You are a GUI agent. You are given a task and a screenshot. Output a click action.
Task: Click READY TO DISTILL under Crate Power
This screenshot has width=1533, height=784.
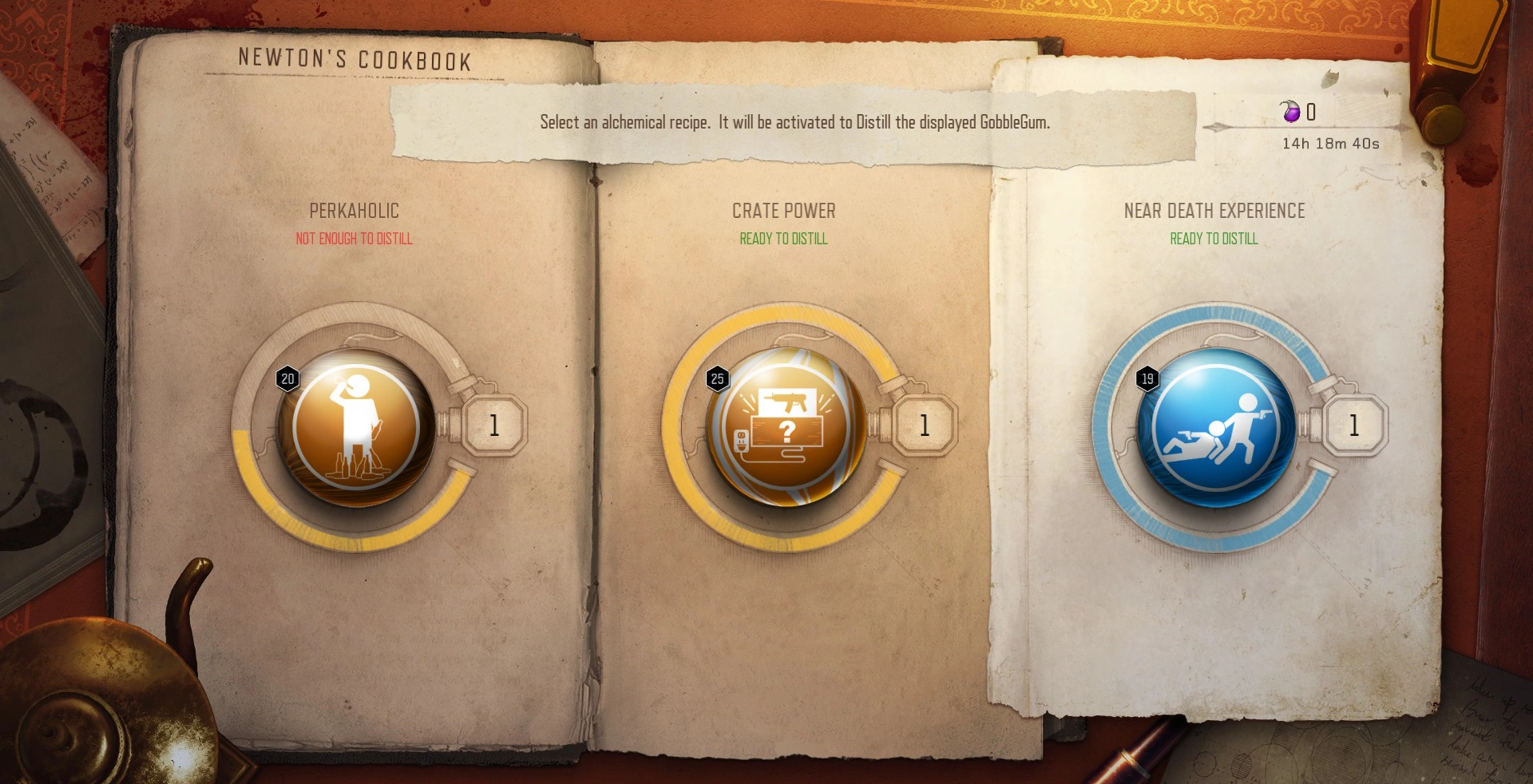784,238
